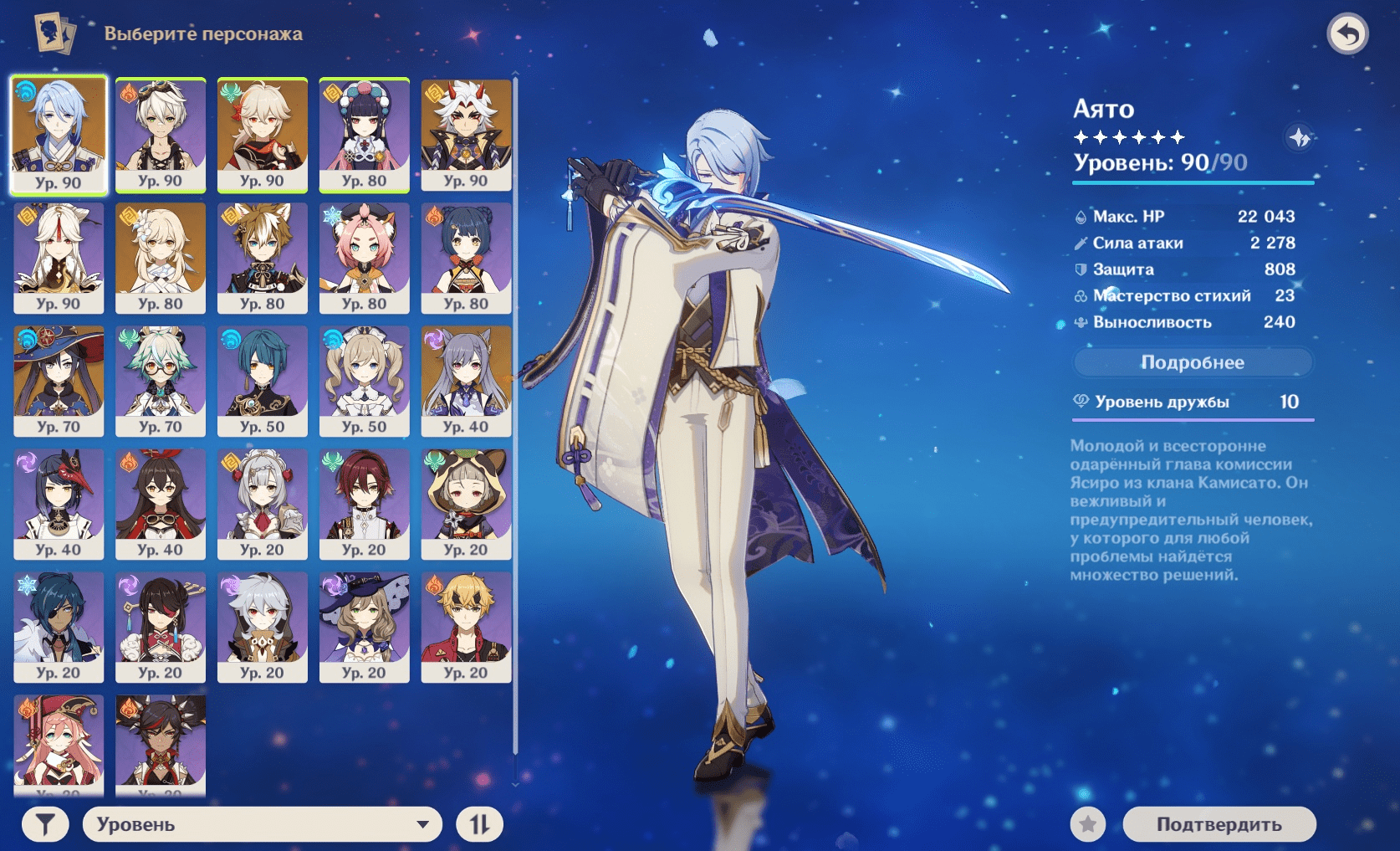Choose Noelle level 20 portrait
Viewport: 1400px width, 851px height.
[263, 504]
